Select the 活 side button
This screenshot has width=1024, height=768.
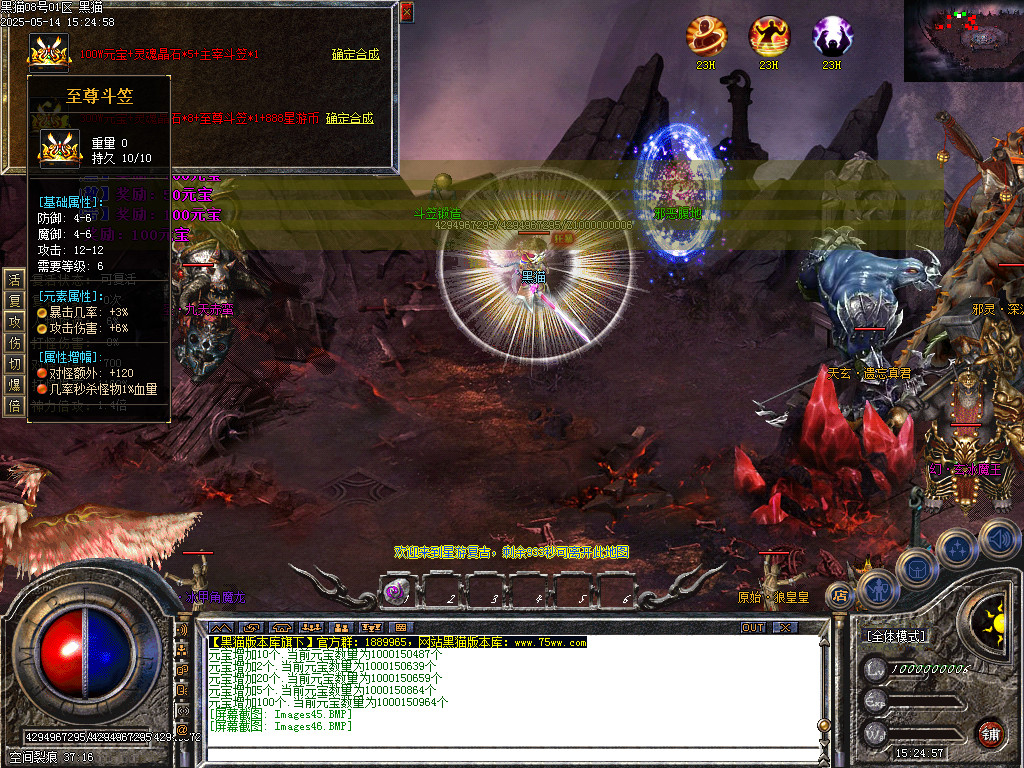point(14,278)
